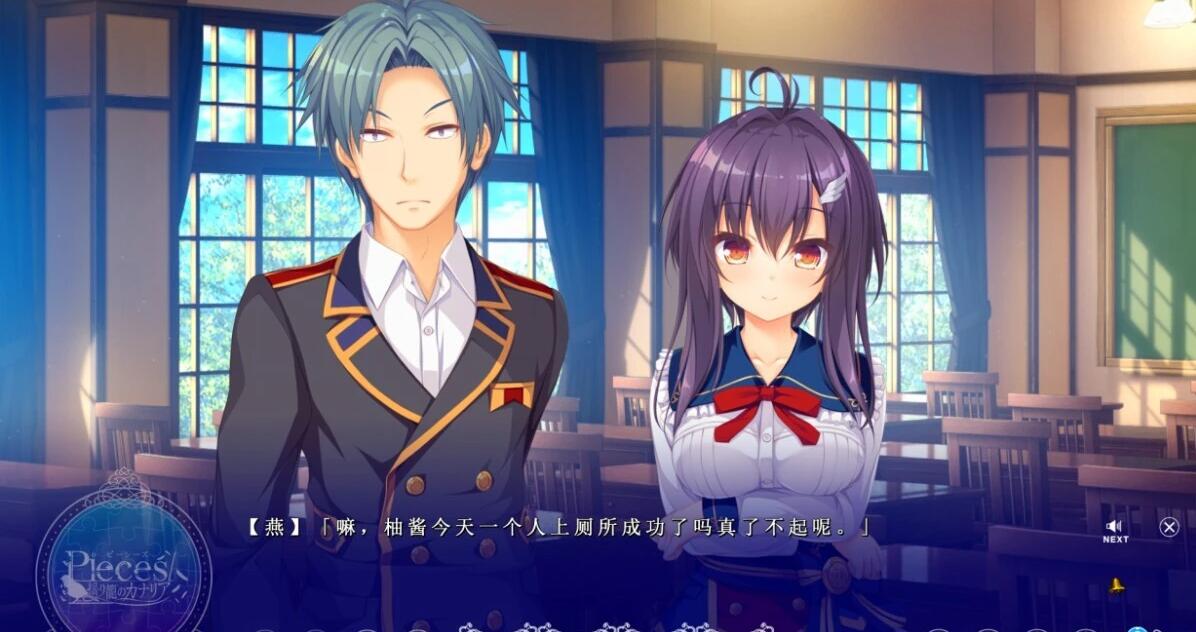Hide the dialogue box with the X button
Image resolution: width=1196 pixels, height=632 pixels.
[1168, 527]
